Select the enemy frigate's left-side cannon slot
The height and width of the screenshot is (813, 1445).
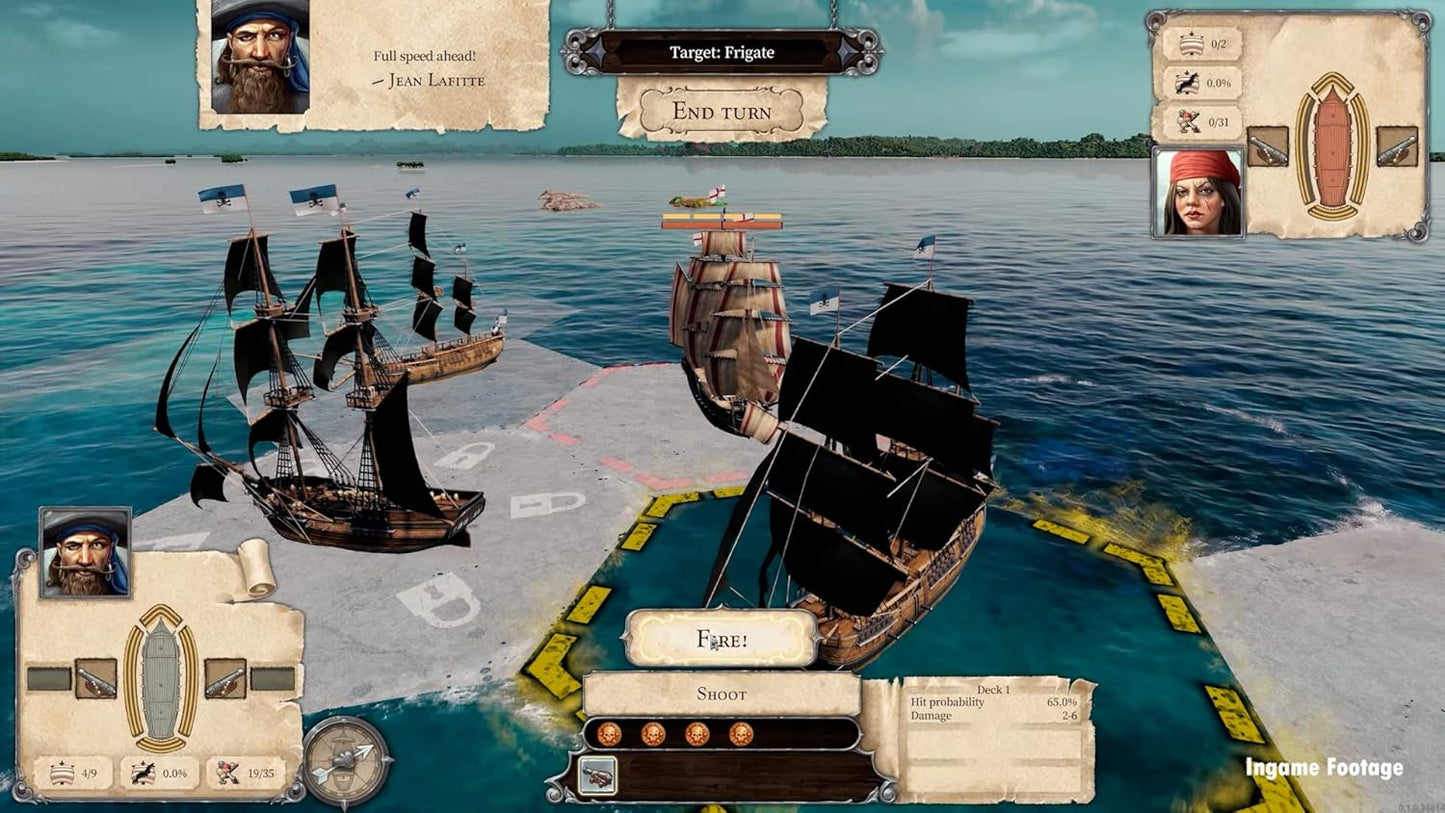[1267, 146]
